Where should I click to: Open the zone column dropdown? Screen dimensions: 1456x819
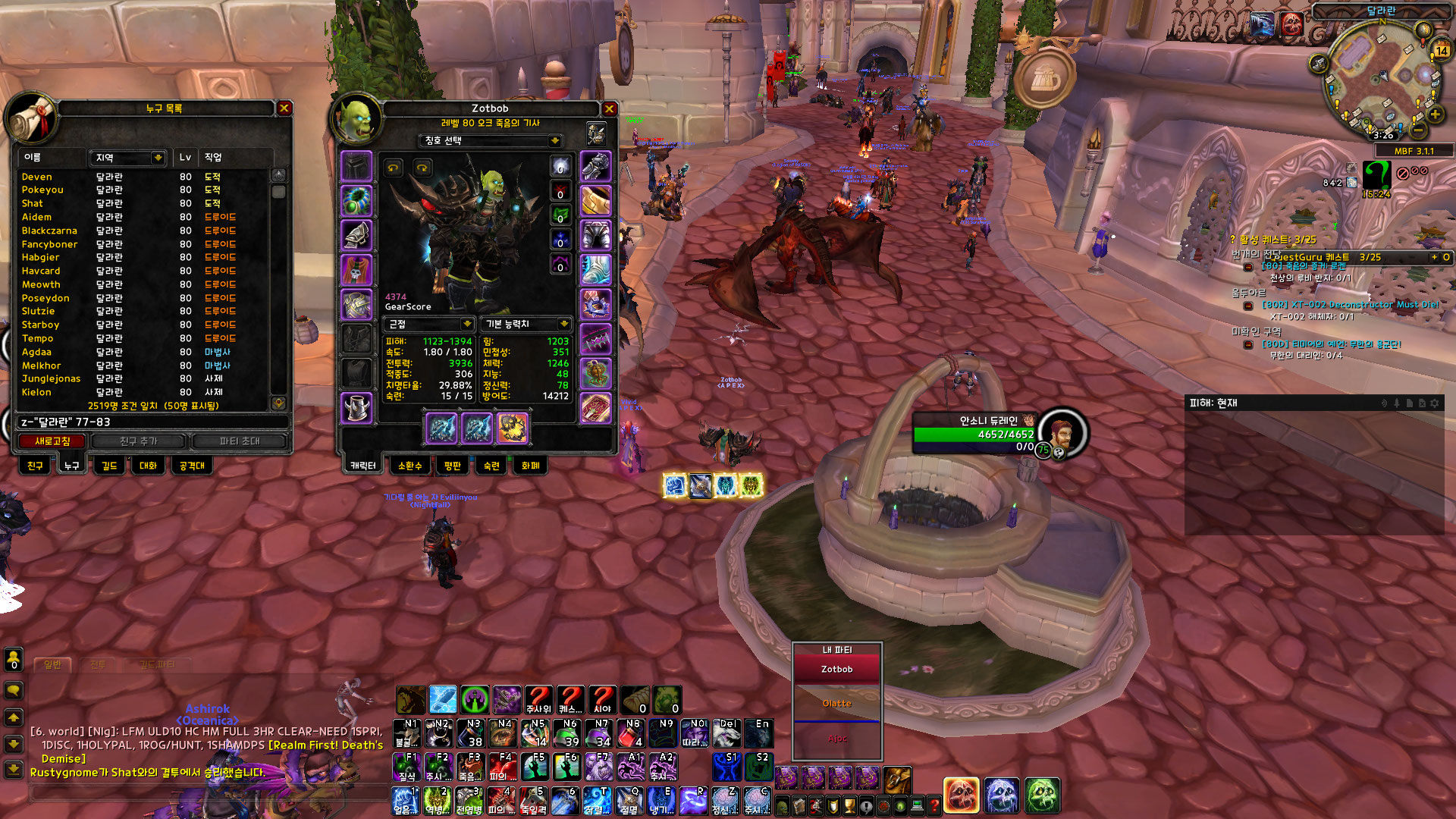[x=158, y=158]
